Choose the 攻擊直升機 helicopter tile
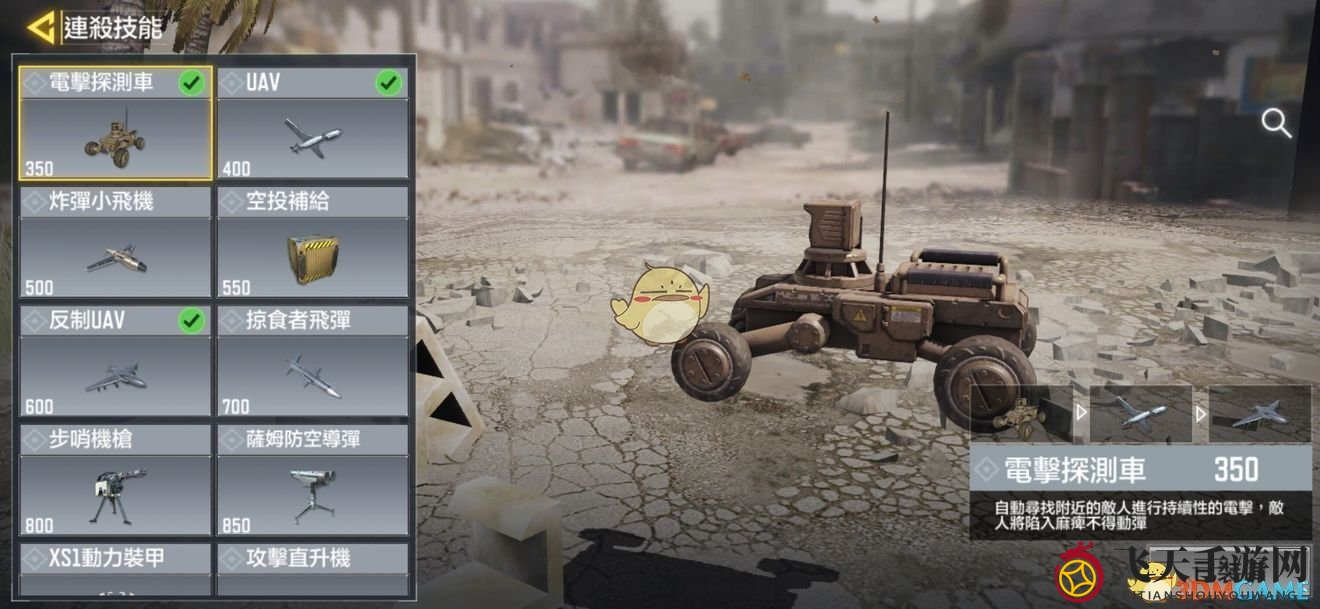 point(312,570)
